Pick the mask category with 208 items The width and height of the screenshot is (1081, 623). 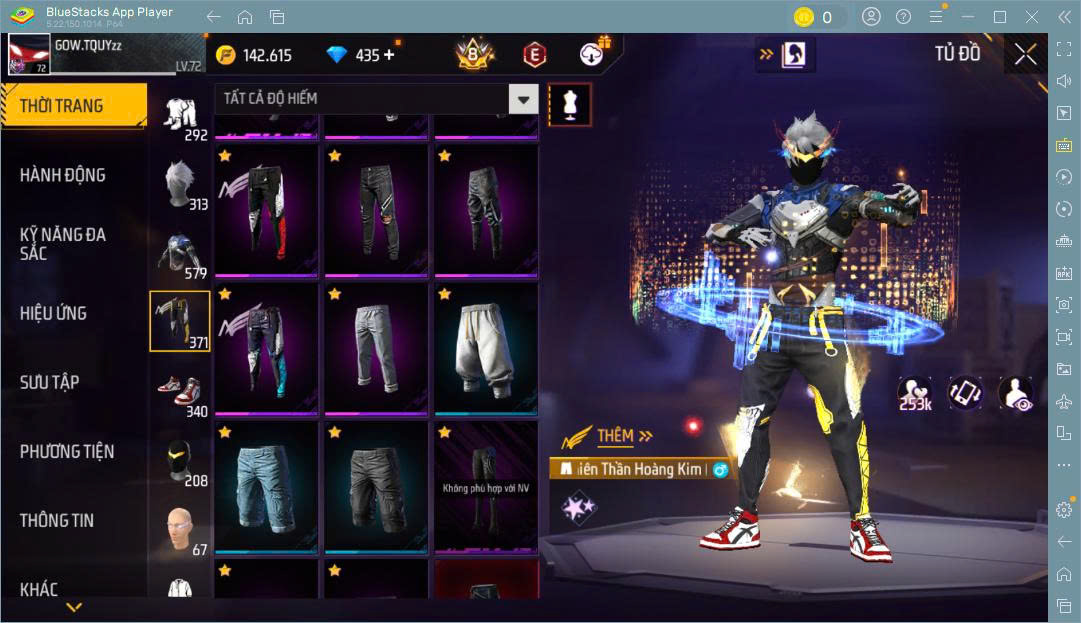click(180, 462)
